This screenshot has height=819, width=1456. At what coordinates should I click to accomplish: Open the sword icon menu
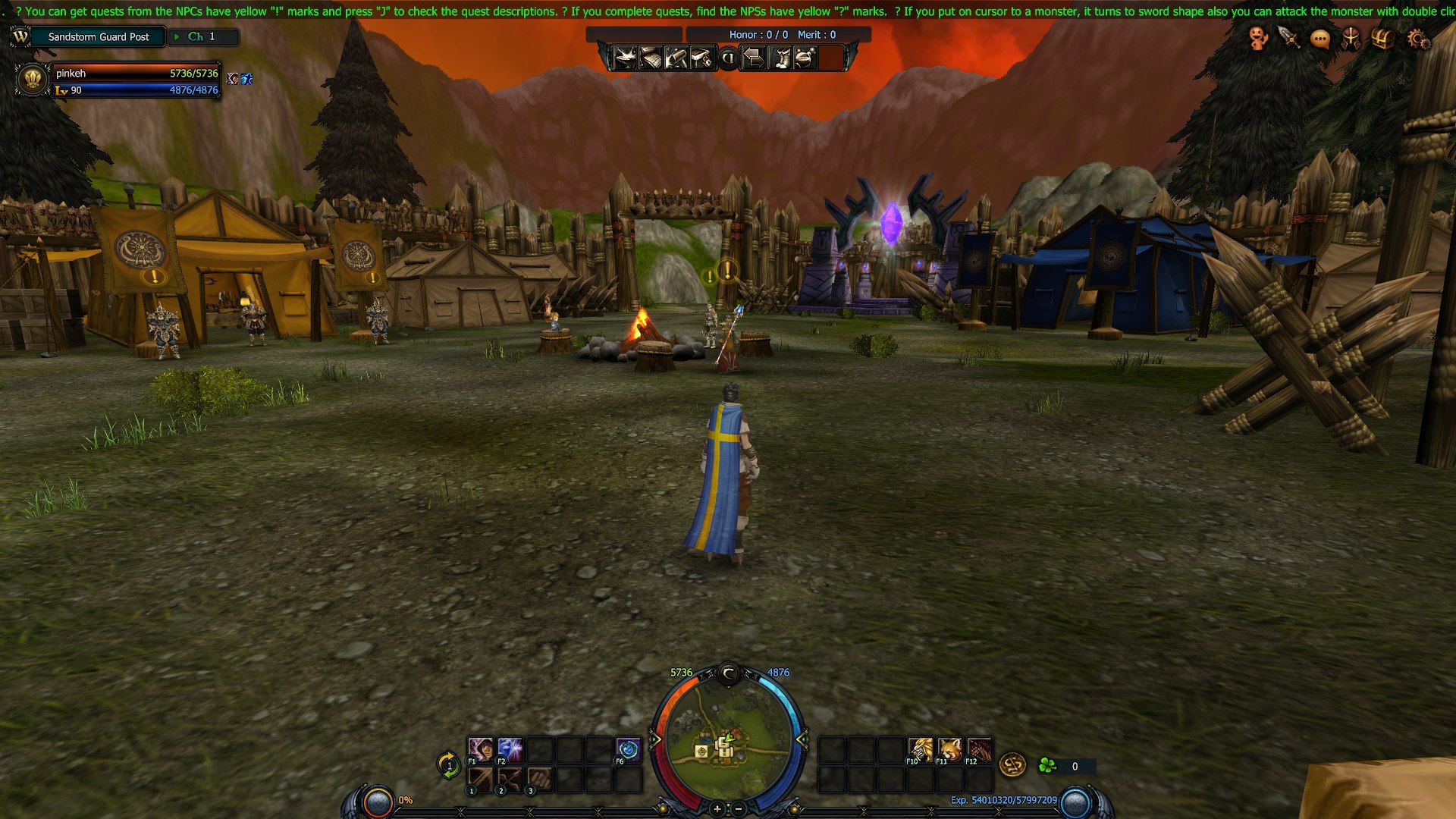[1289, 38]
